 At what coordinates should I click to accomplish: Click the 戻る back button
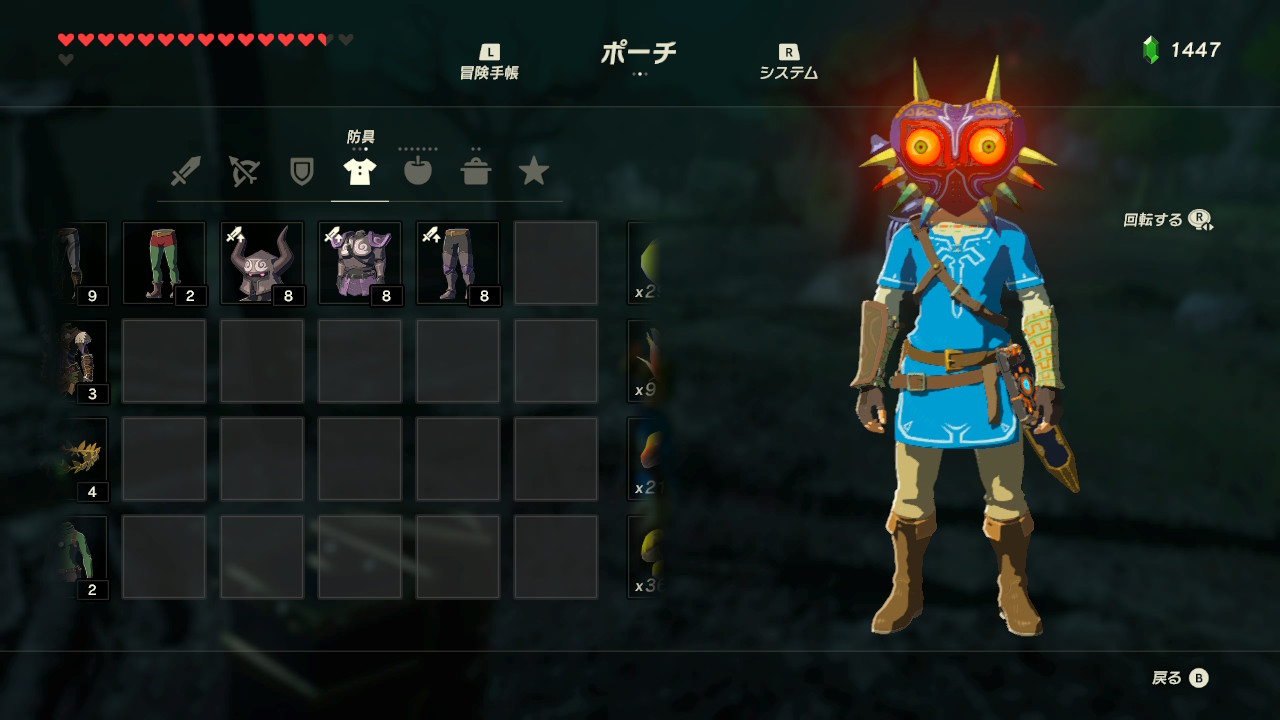click(x=1180, y=678)
